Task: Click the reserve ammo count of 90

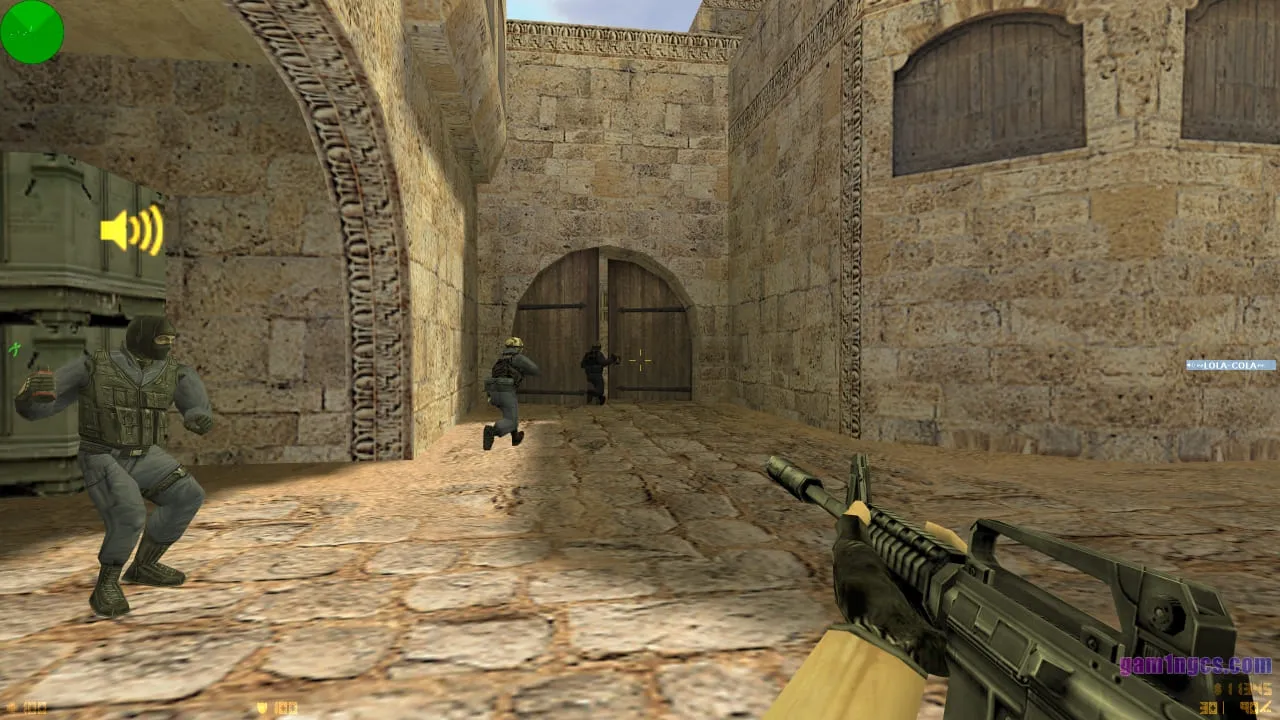Action: [1247, 707]
